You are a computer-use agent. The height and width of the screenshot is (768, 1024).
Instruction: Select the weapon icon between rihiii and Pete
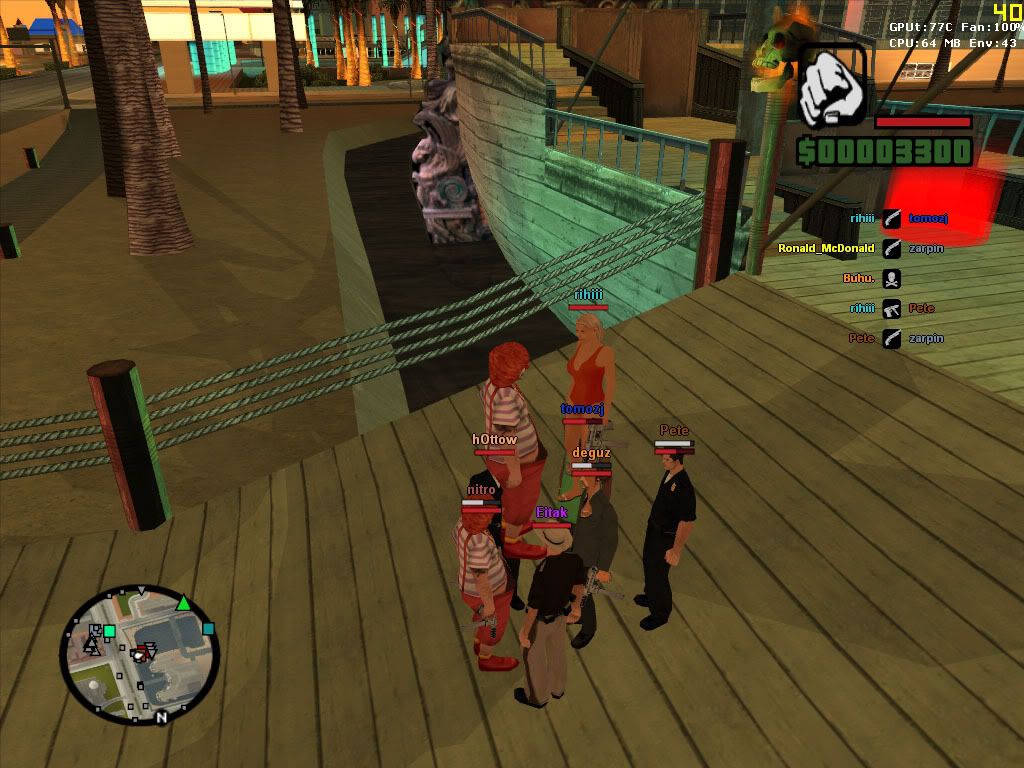891,309
